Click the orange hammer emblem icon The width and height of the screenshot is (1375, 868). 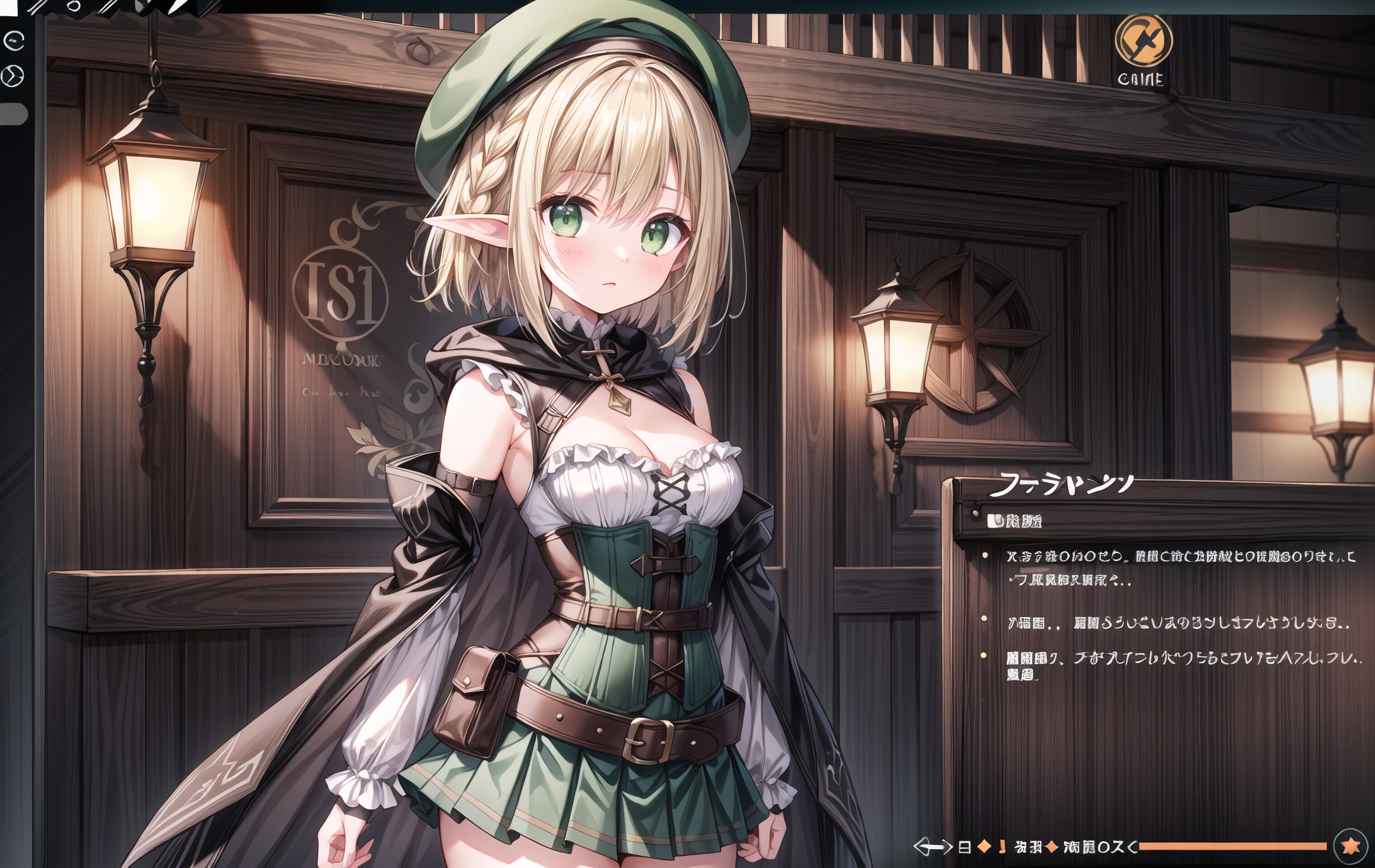click(1143, 41)
